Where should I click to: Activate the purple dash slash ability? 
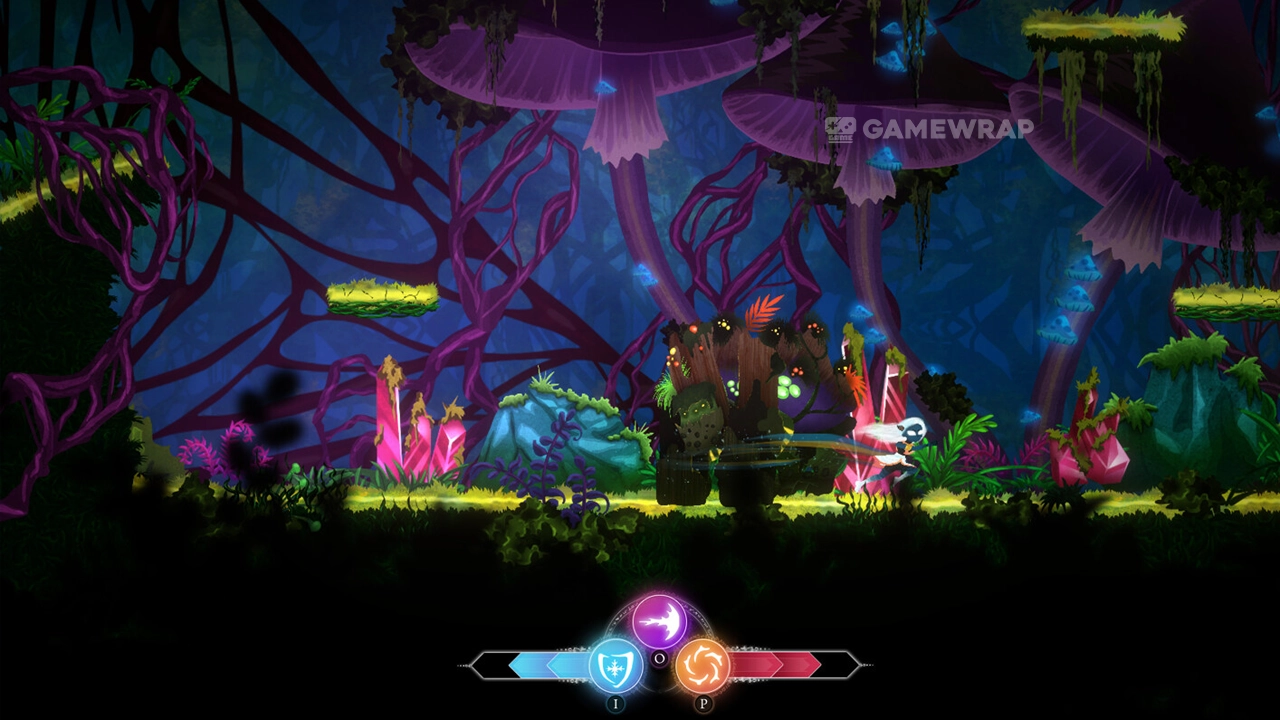click(x=659, y=621)
